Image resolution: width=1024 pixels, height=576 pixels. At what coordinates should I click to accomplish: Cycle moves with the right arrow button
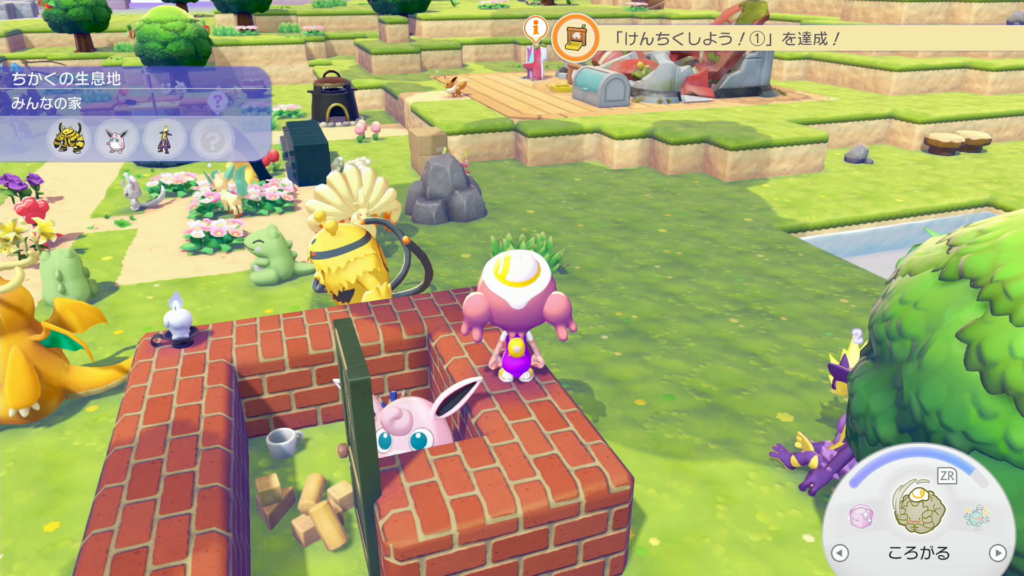click(x=997, y=553)
